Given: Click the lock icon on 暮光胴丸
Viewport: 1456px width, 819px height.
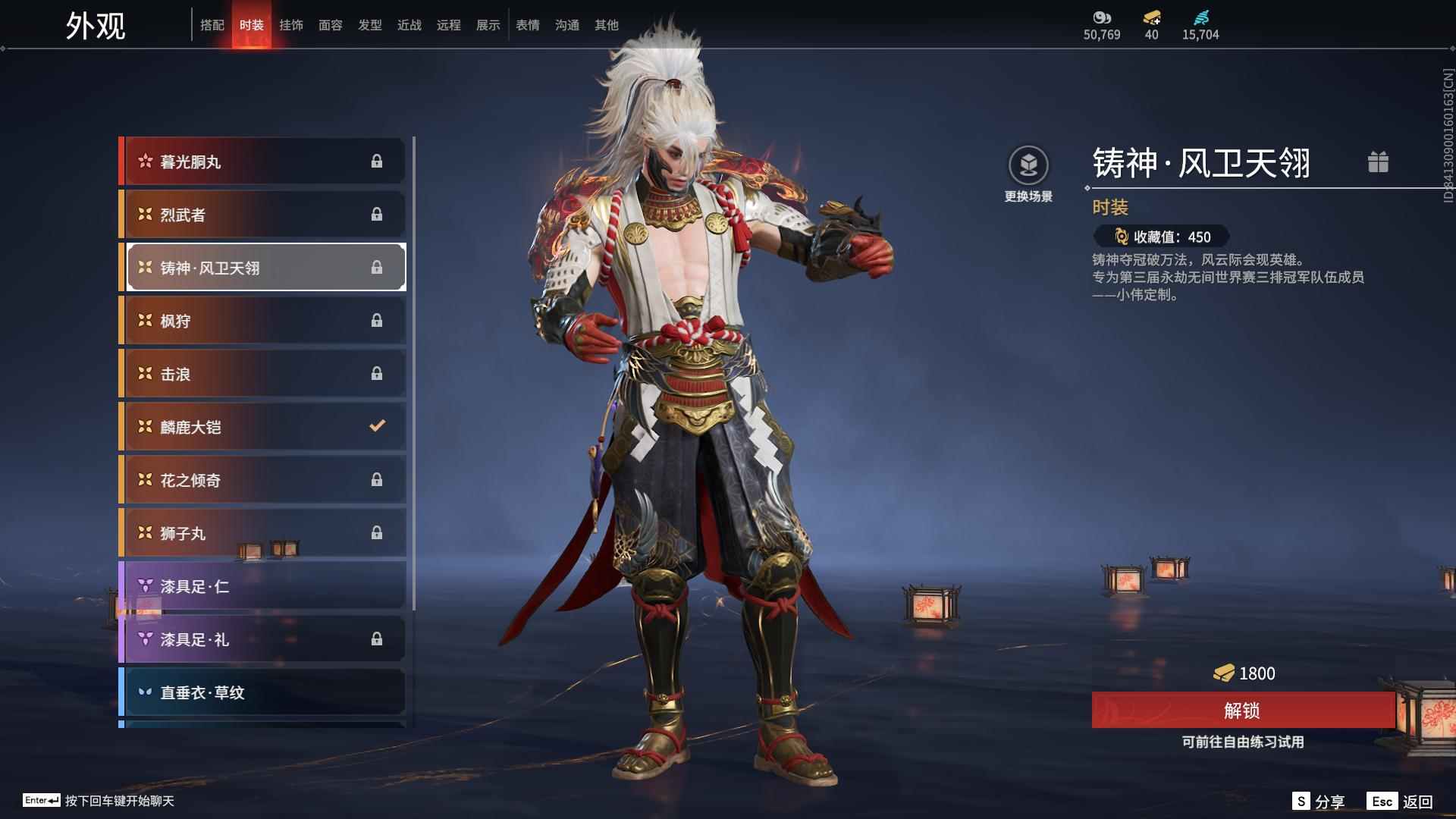Looking at the screenshot, I should pos(378,161).
